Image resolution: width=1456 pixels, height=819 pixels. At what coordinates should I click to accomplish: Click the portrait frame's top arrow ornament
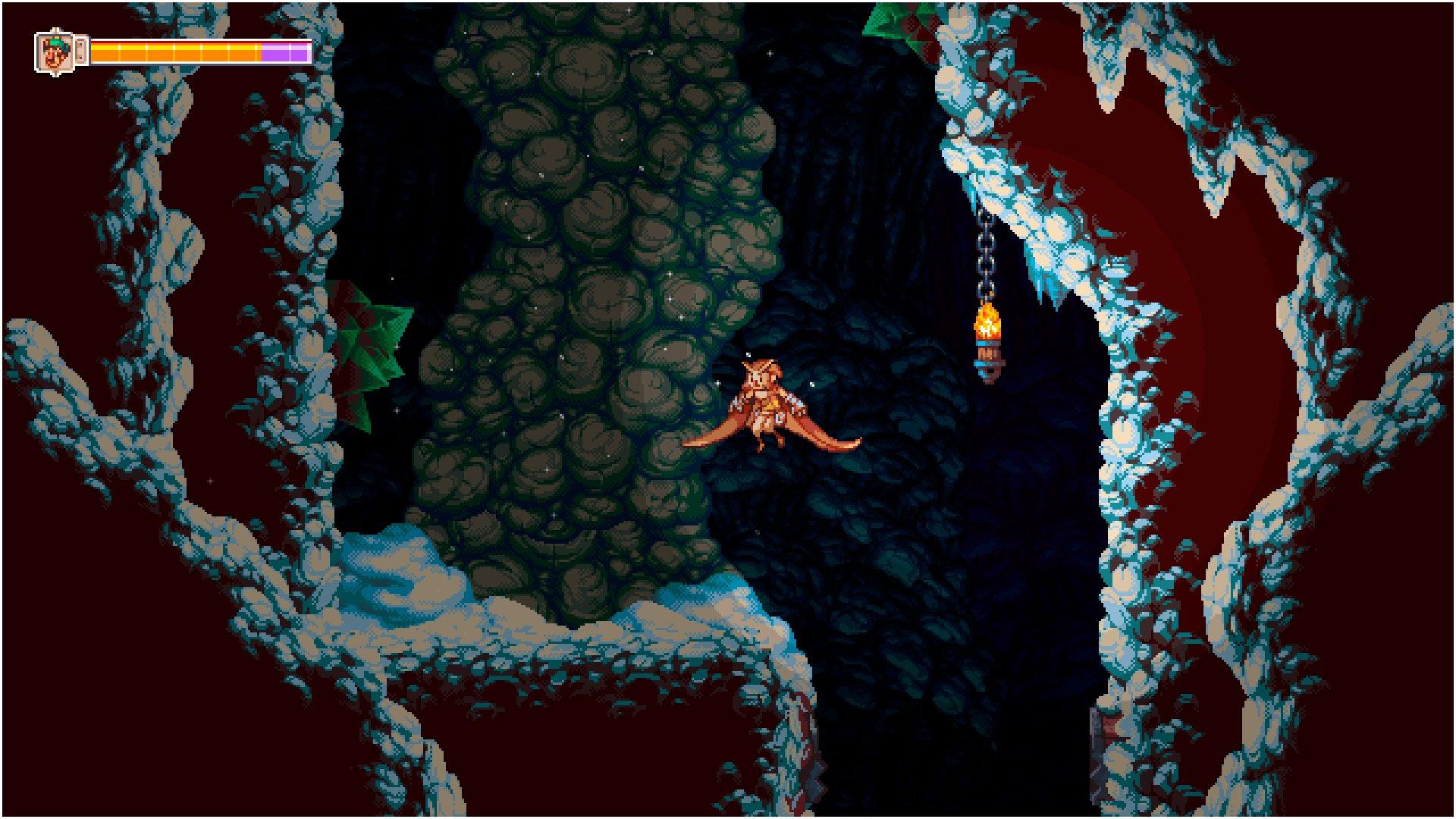55,30
